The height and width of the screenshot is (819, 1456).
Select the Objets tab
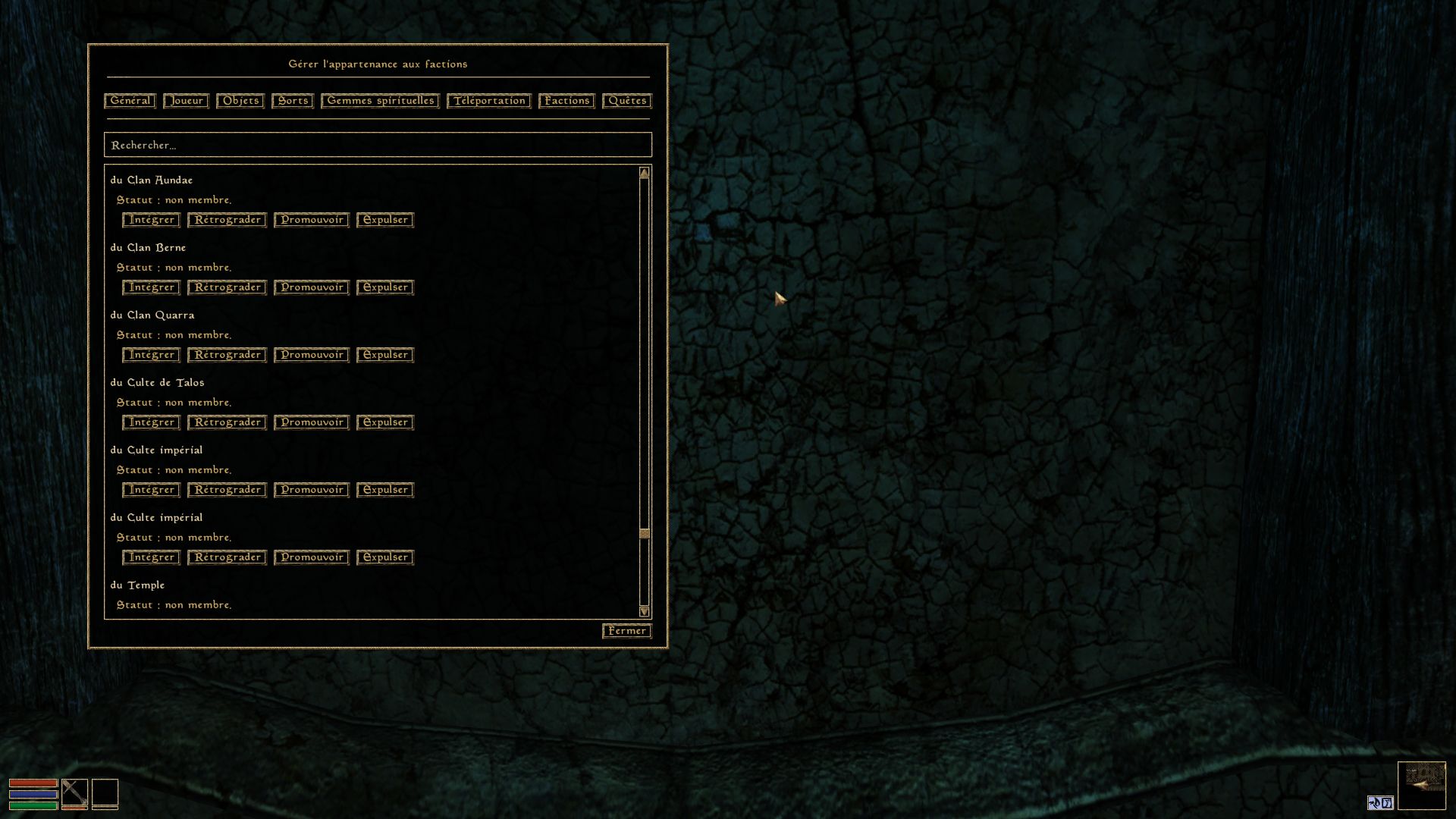click(240, 101)
